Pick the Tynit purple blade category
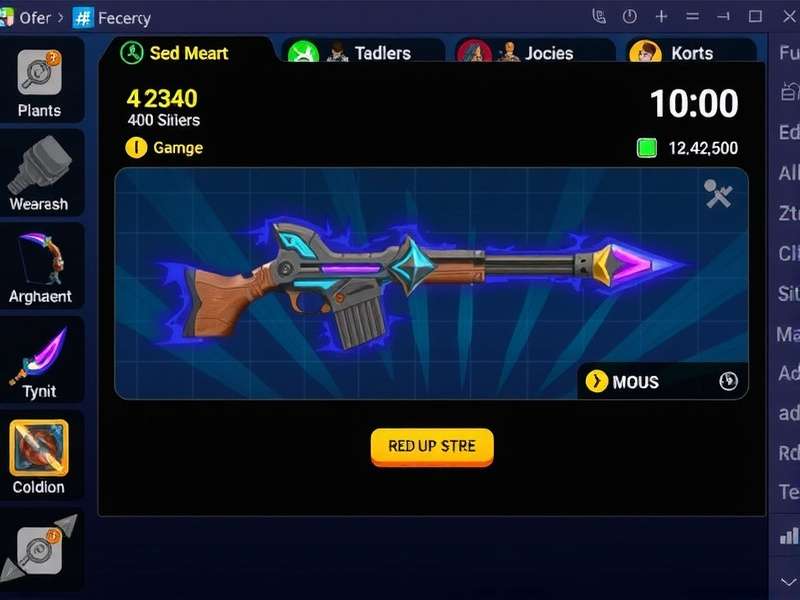 point(40,360)
